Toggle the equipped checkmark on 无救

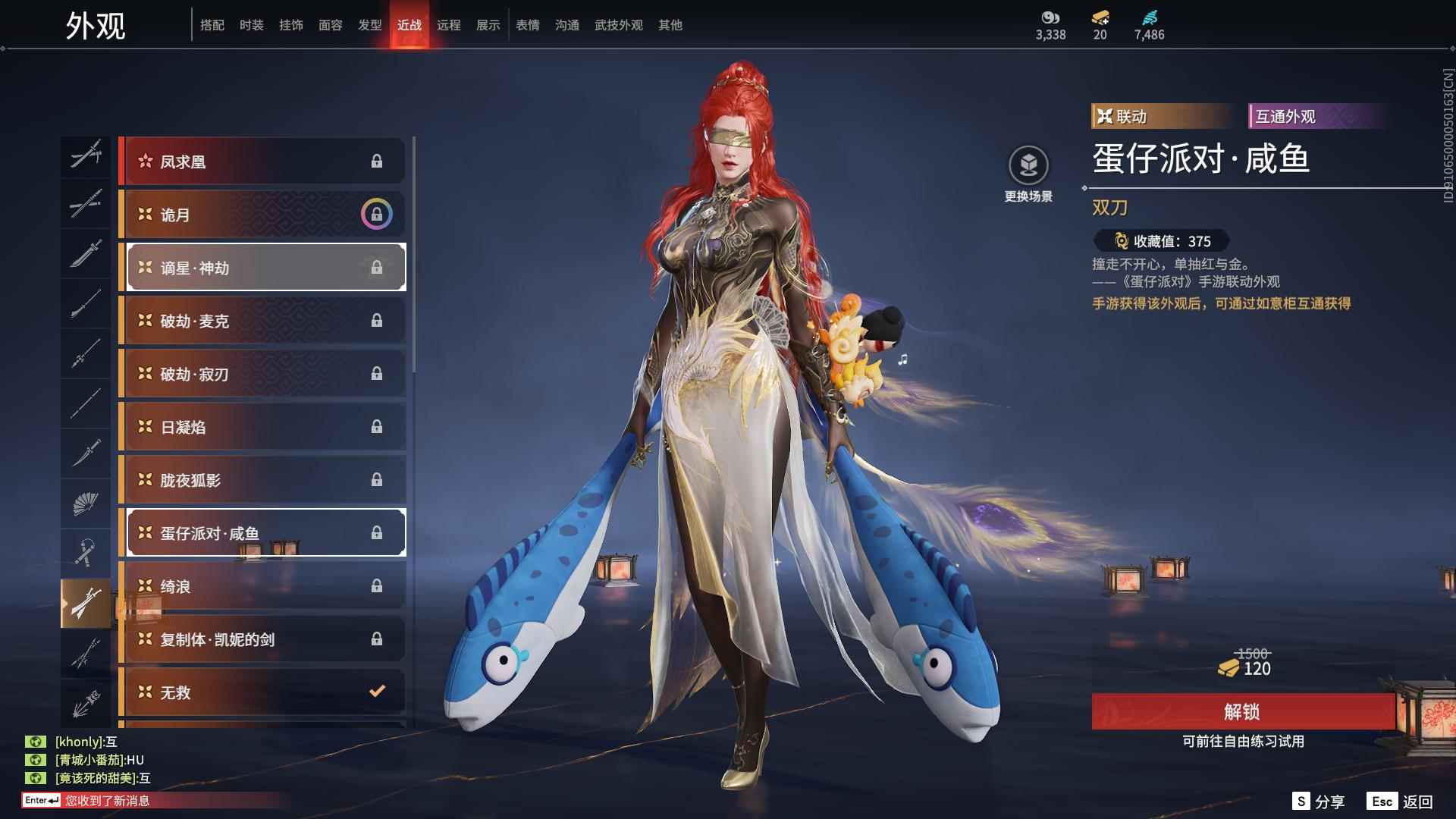coord(375,692)
